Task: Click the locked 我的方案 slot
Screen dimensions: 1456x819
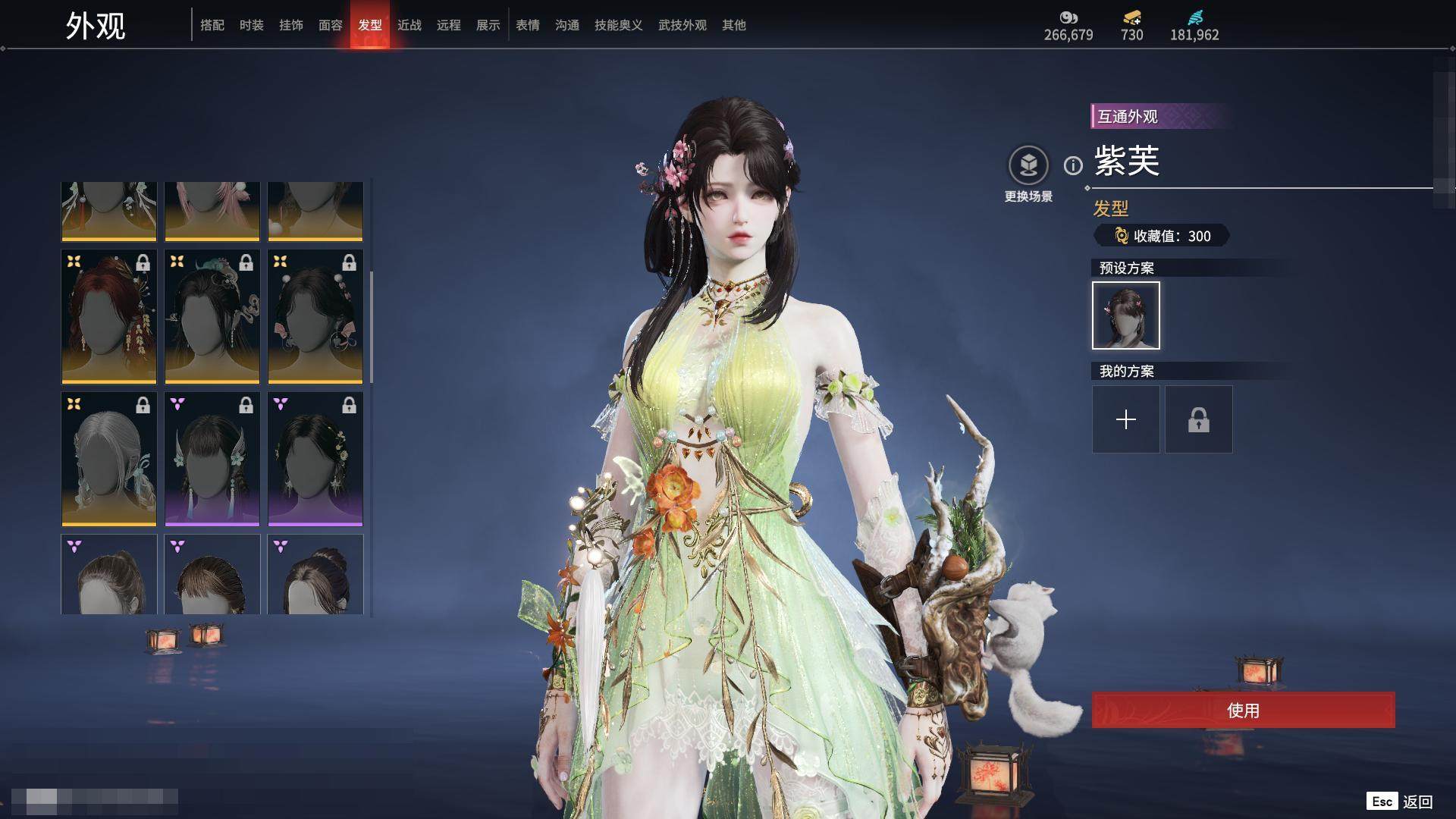Action: [1199, 419]
